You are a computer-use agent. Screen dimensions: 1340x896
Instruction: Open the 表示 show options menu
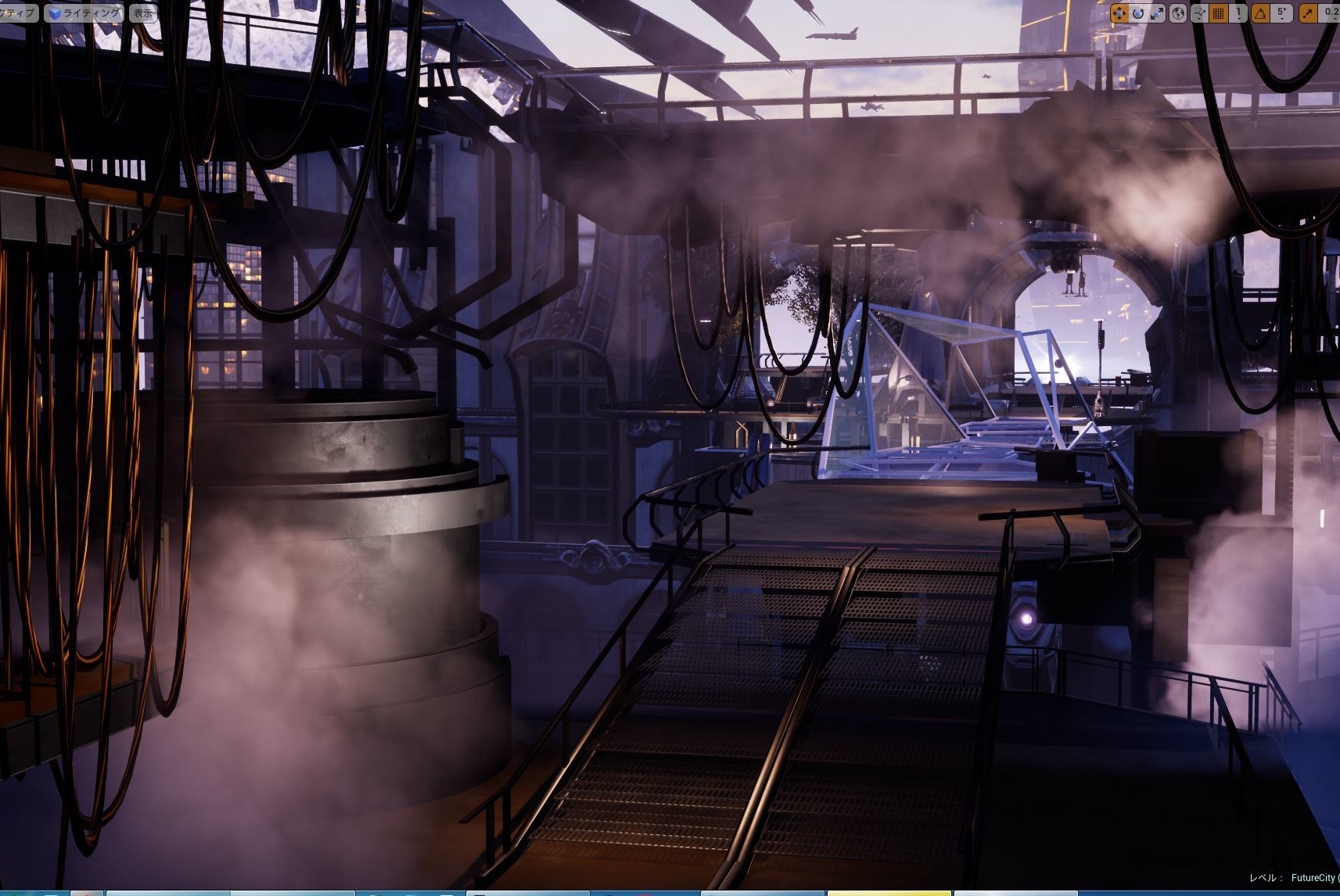(142, 13)
